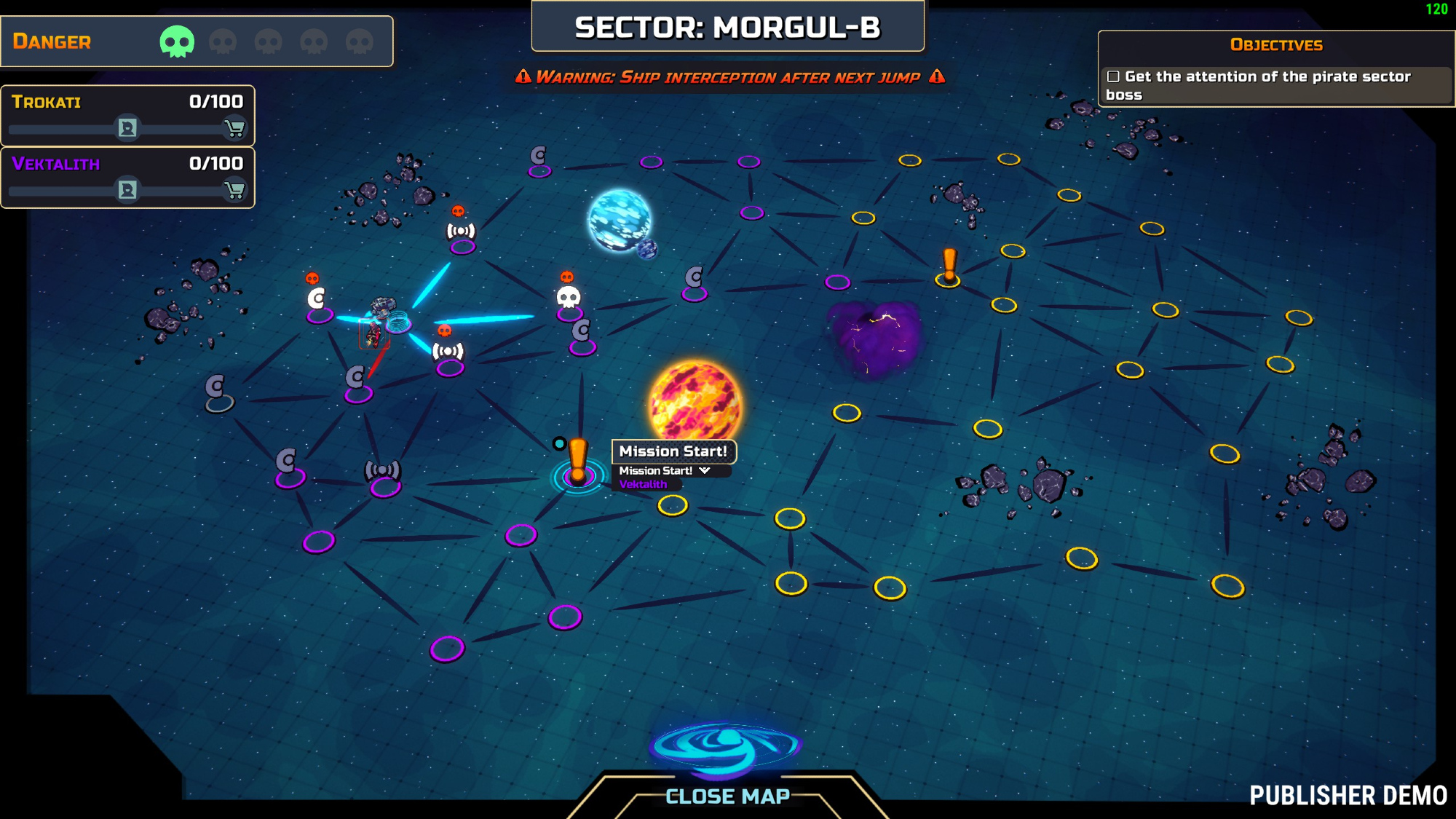This screenshot has width=1456, height=819.
Task: Select the Trokati shopping cart icon
Action: [x=234, y=129]
